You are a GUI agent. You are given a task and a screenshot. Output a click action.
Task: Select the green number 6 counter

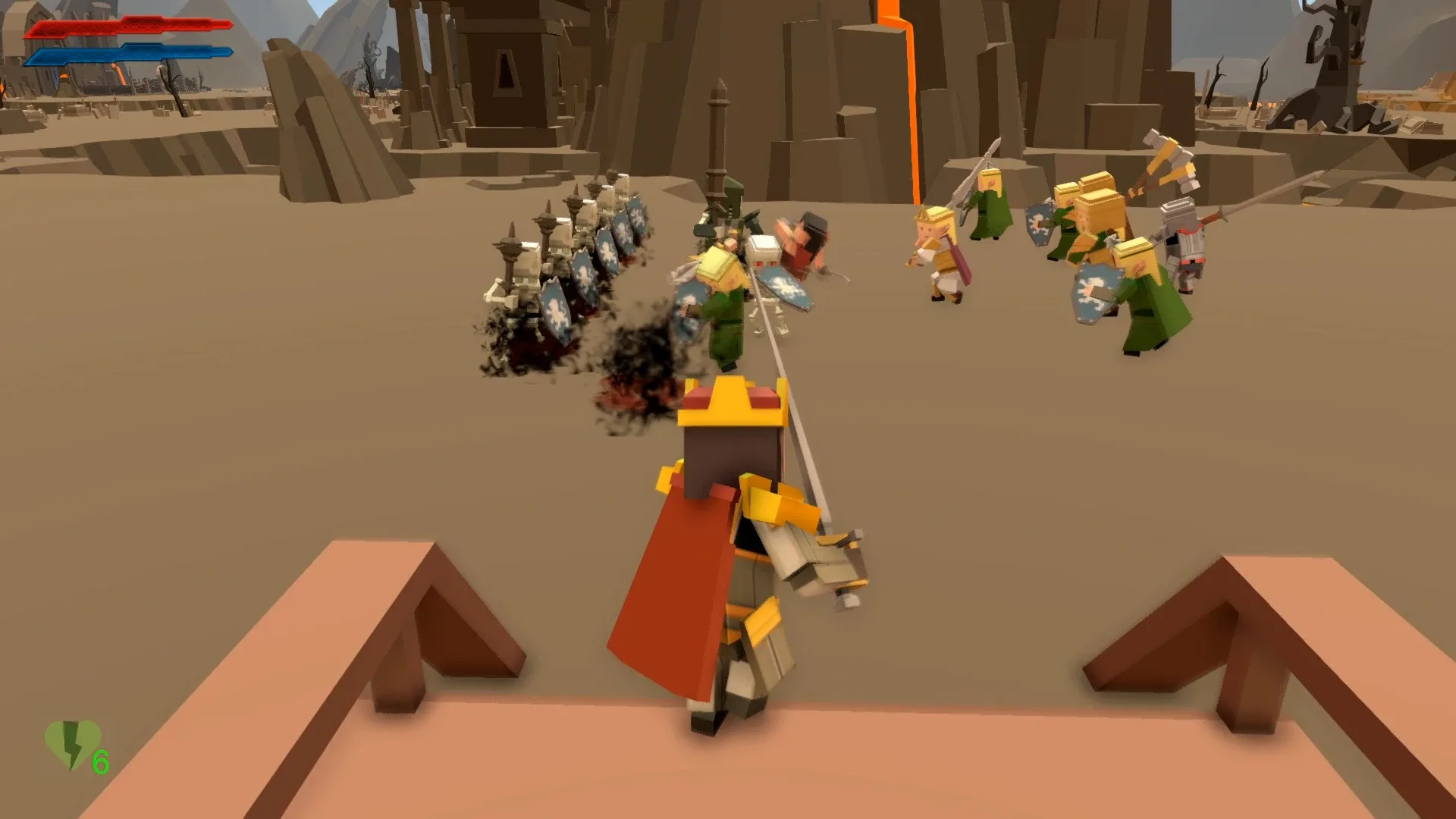pyautogui.click(x=99, y=761)
